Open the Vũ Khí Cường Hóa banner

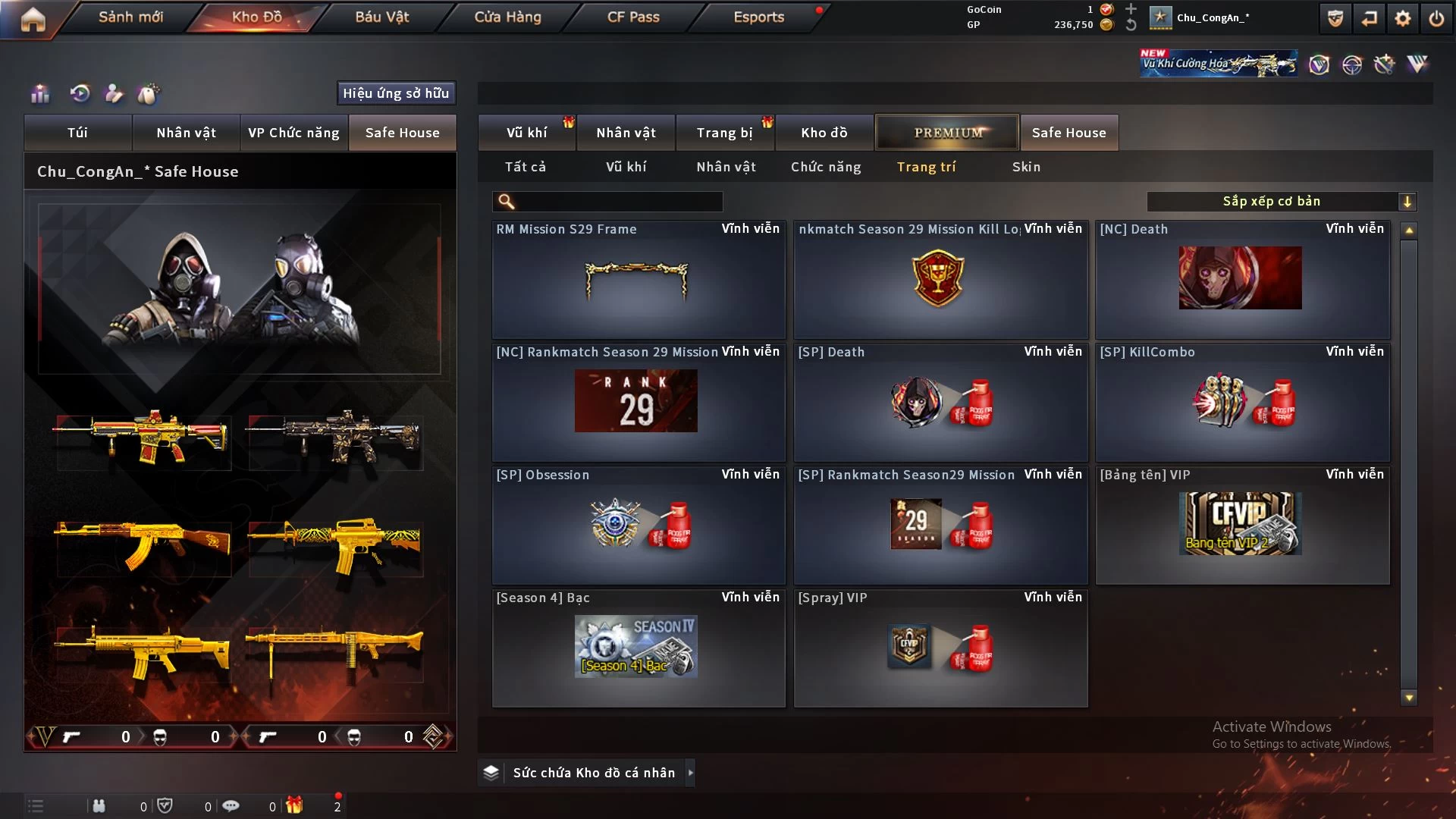tap(1218, 64)
